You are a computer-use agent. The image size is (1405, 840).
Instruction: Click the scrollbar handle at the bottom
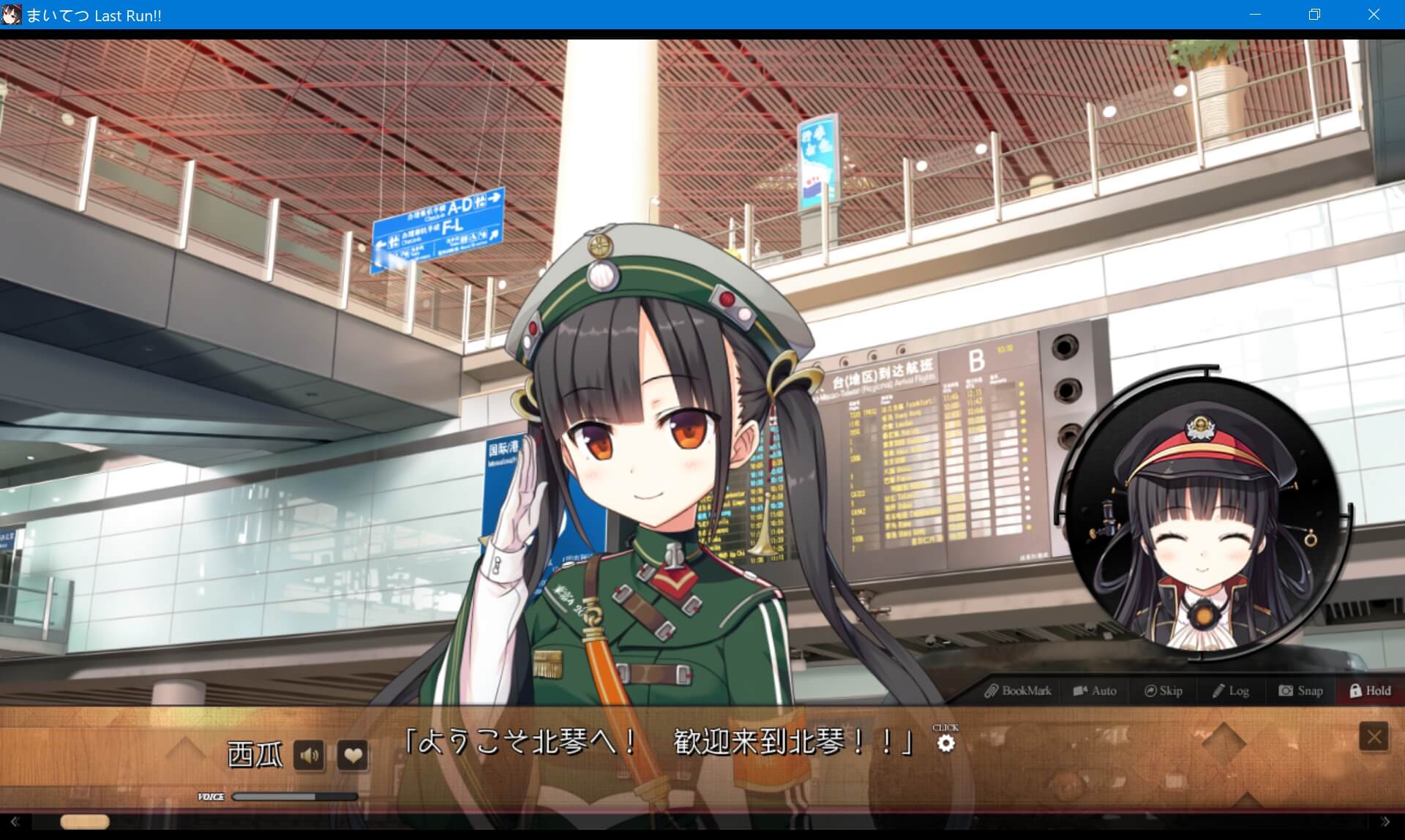(86, 822)
